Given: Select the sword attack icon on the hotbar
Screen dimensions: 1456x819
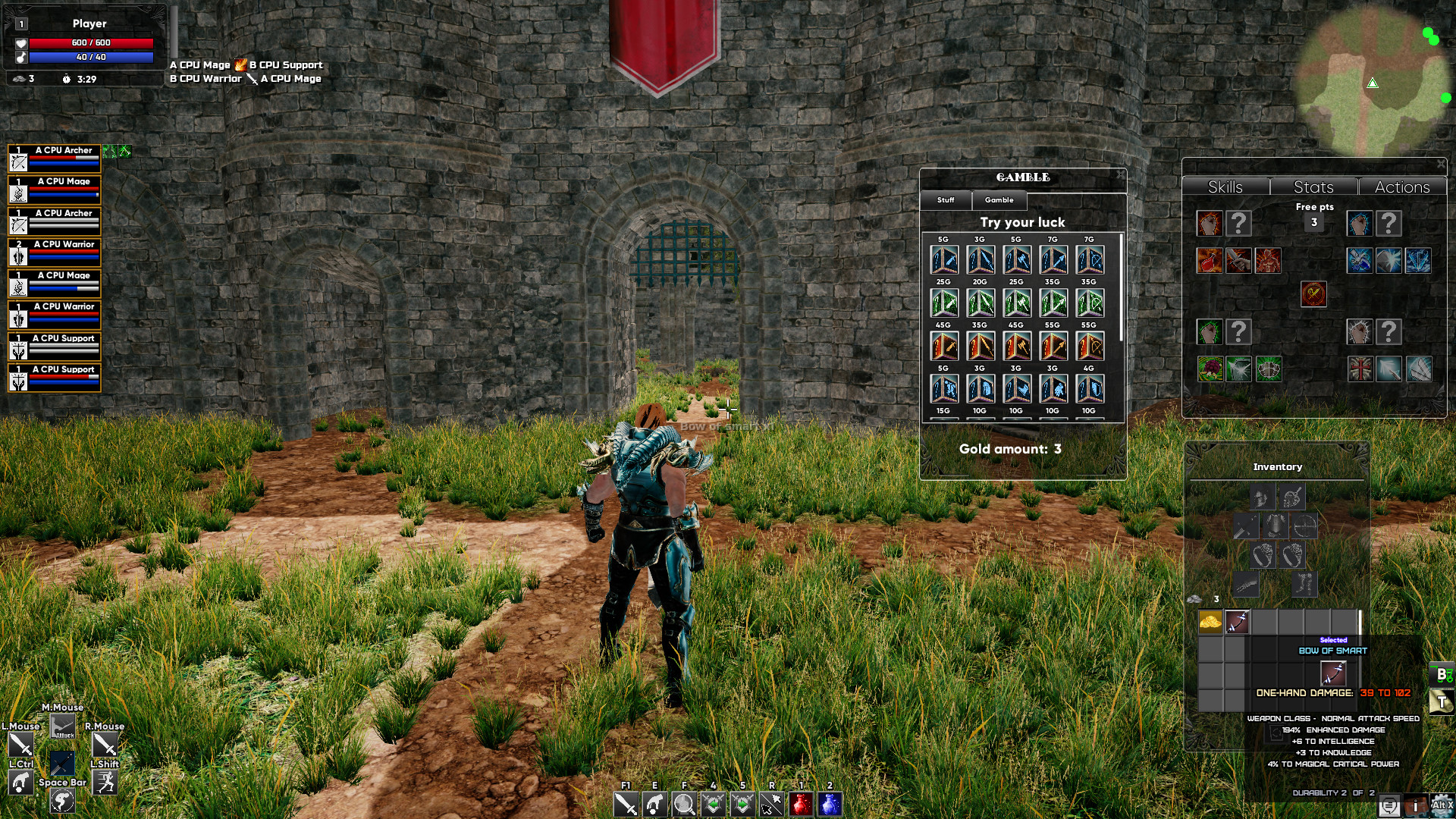Looking at the screenshot, I should click(626, 805).
